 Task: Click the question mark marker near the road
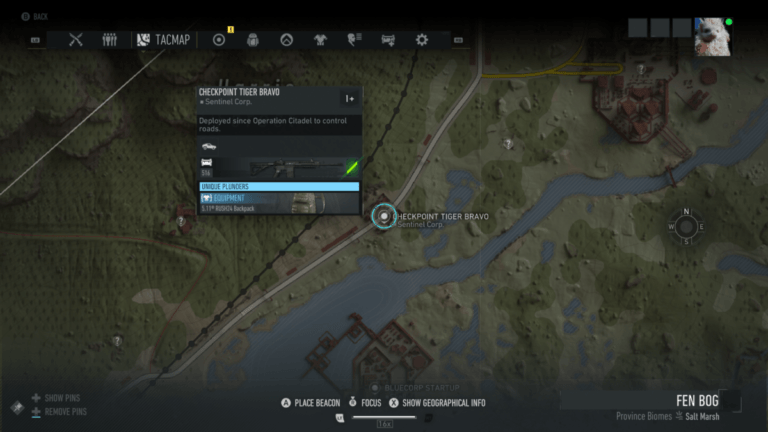[x=509, y=144]
